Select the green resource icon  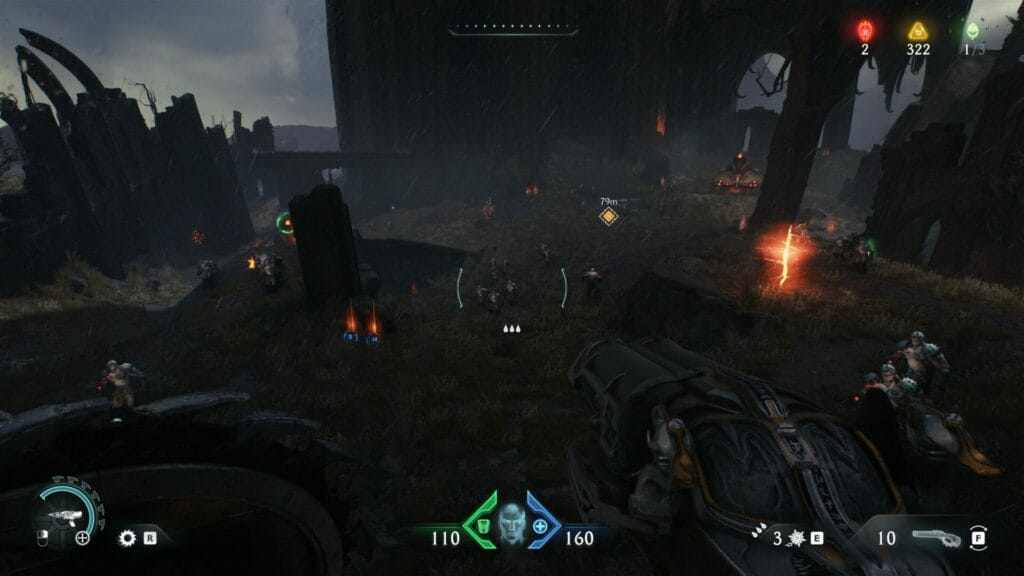[970, 30]
